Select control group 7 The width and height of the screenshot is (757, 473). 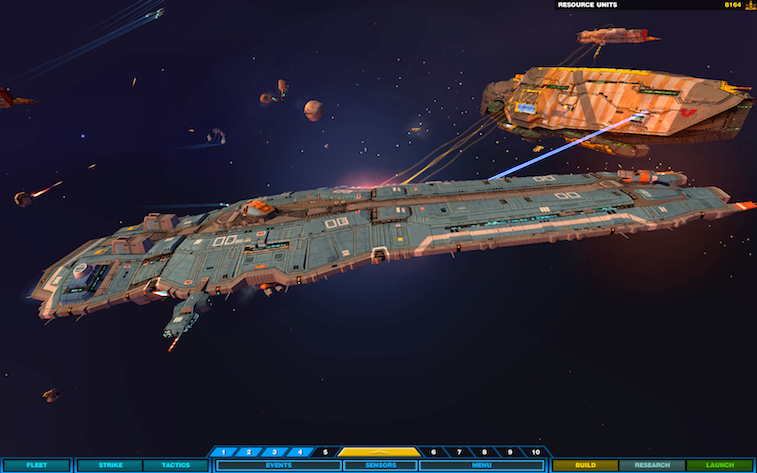(459, 452)
